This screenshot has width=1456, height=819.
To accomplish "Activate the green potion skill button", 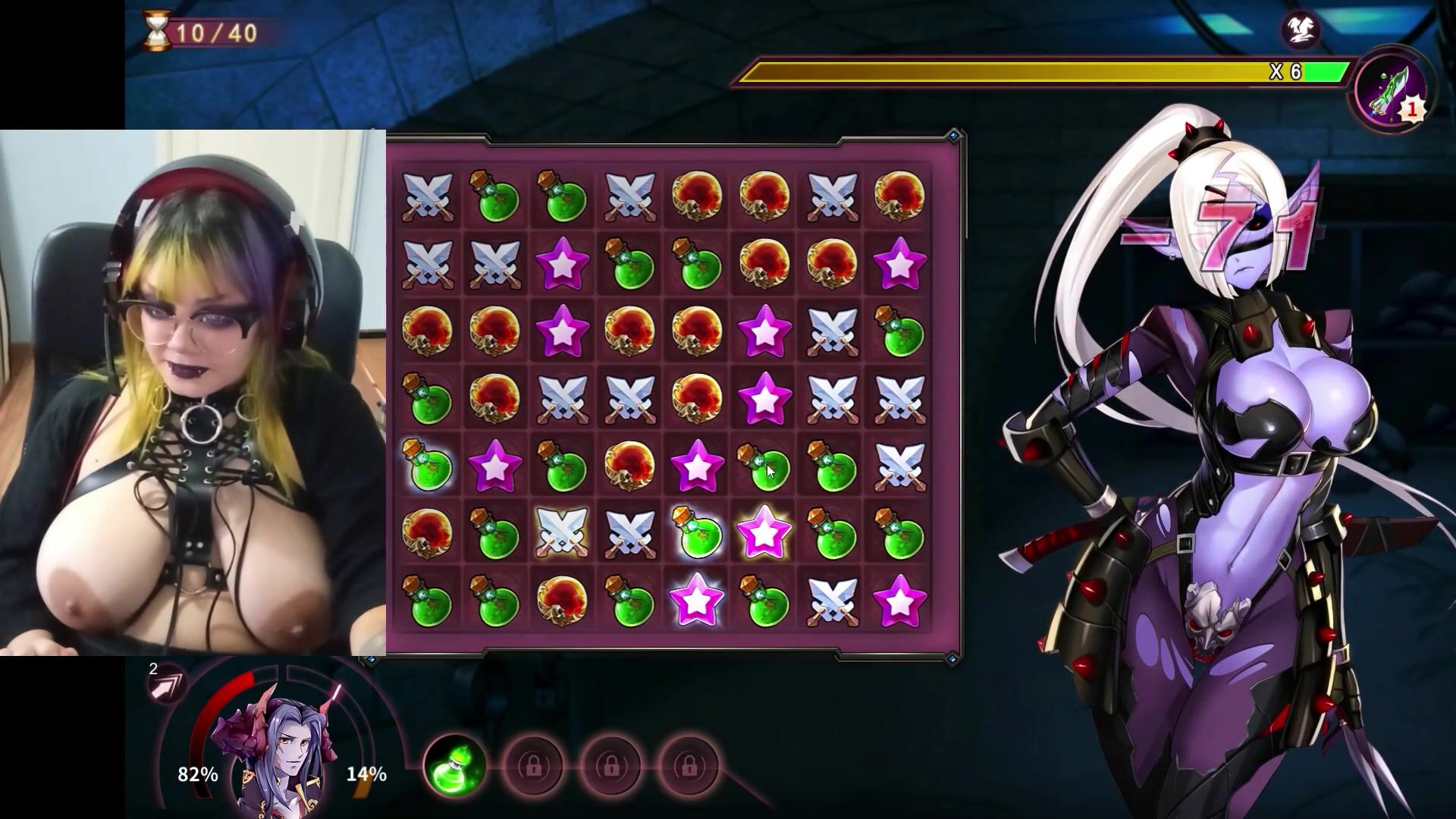I will click(455, 766).
